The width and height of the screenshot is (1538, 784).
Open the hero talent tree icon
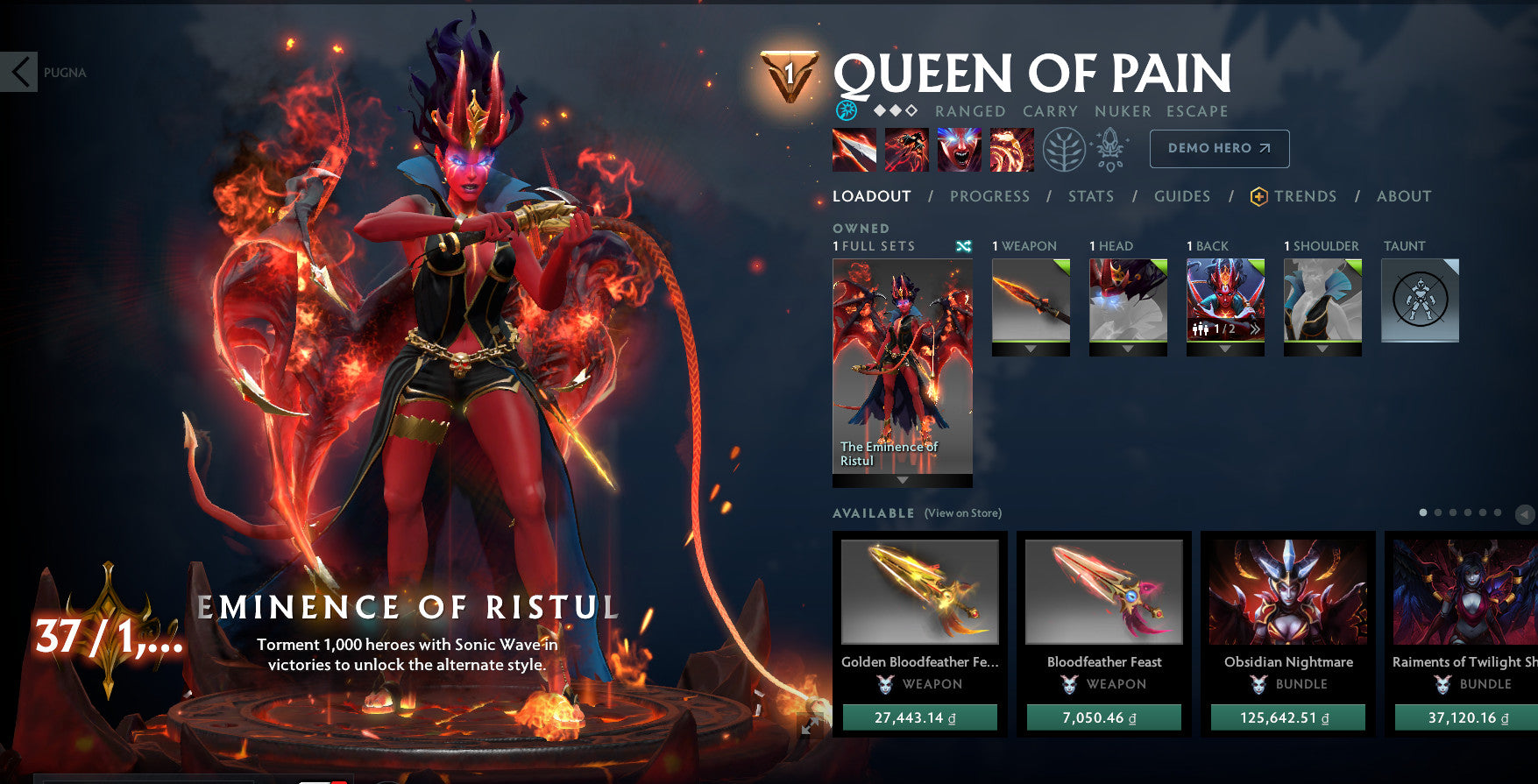pos(1064,148)
